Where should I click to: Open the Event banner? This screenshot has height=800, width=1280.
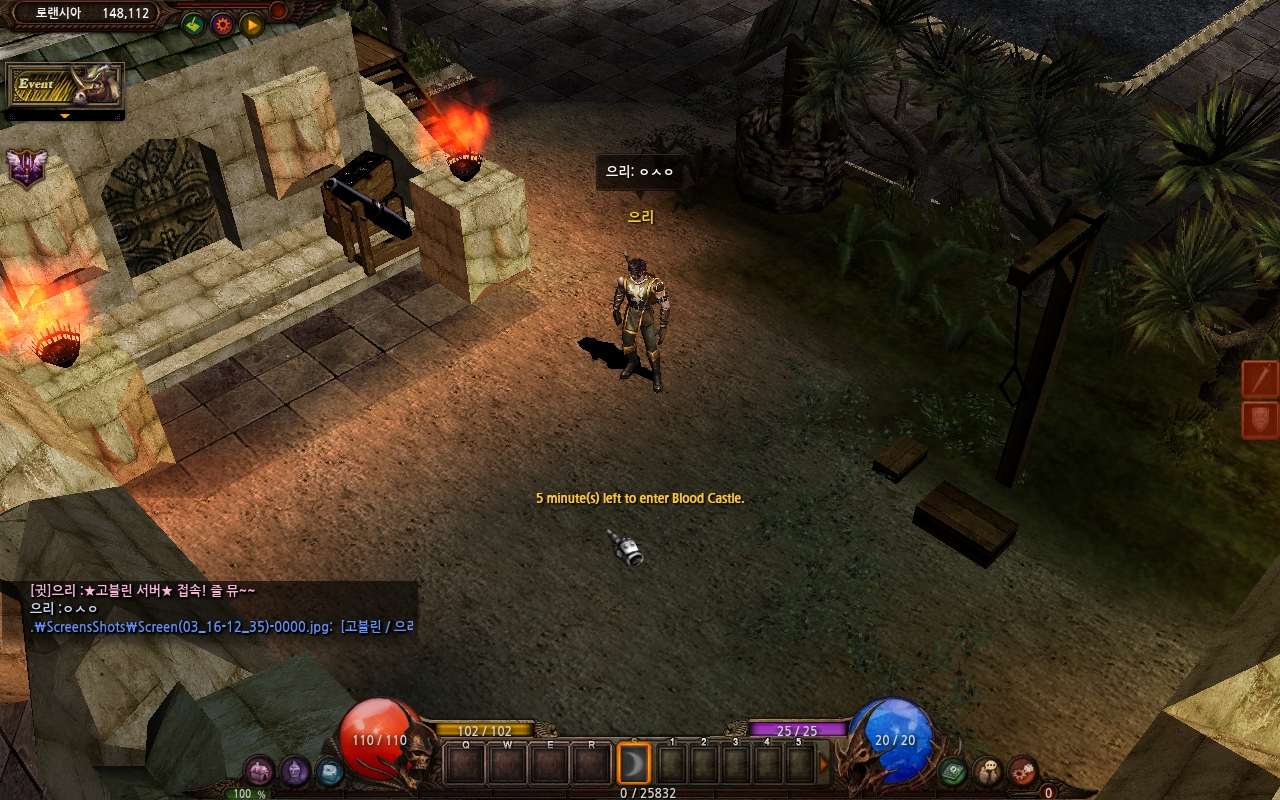click(x=65, y=86)
